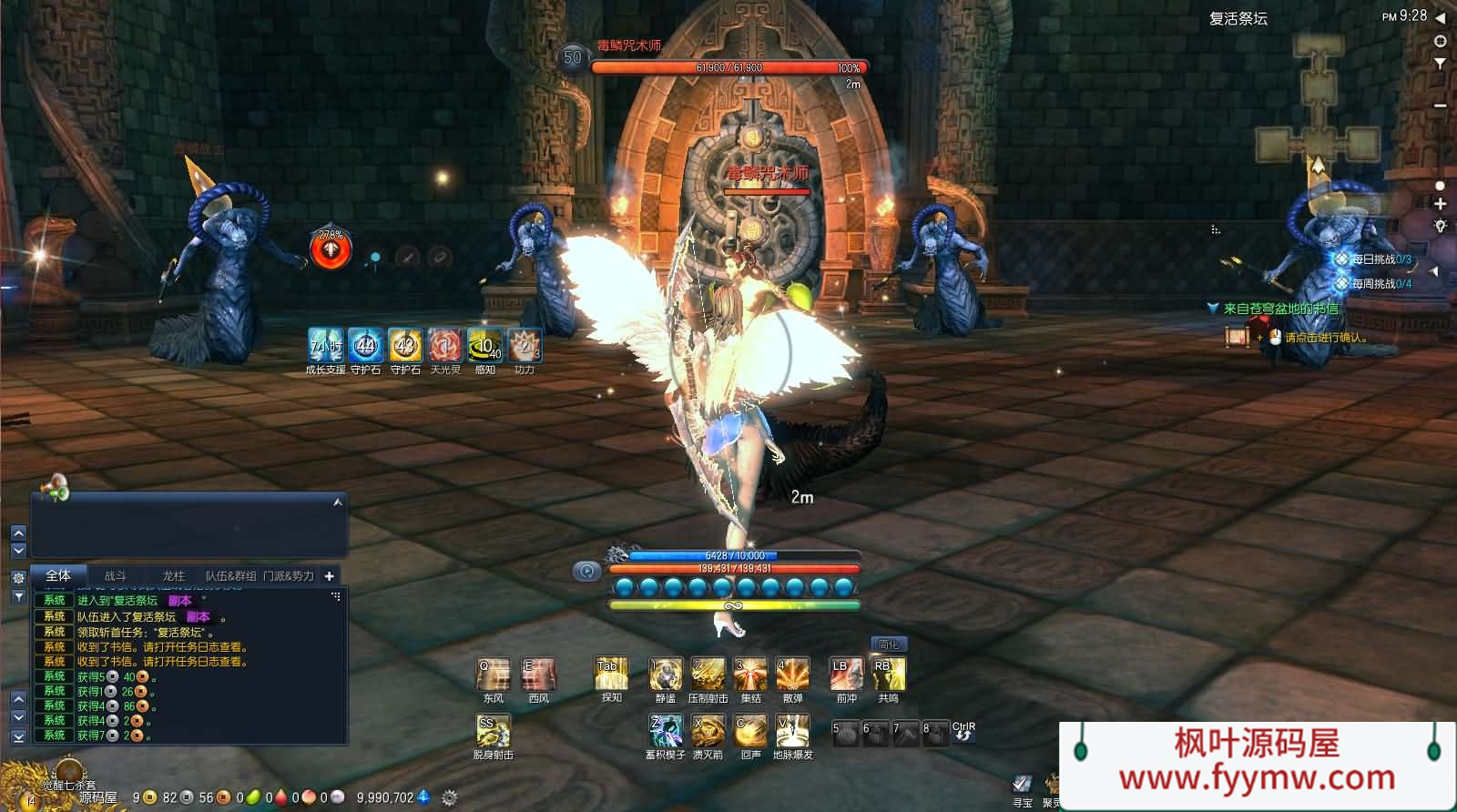The image size is (1457, 812).
Task: Add a new chat tab with the plus button
Action: [x=330, y=576]
